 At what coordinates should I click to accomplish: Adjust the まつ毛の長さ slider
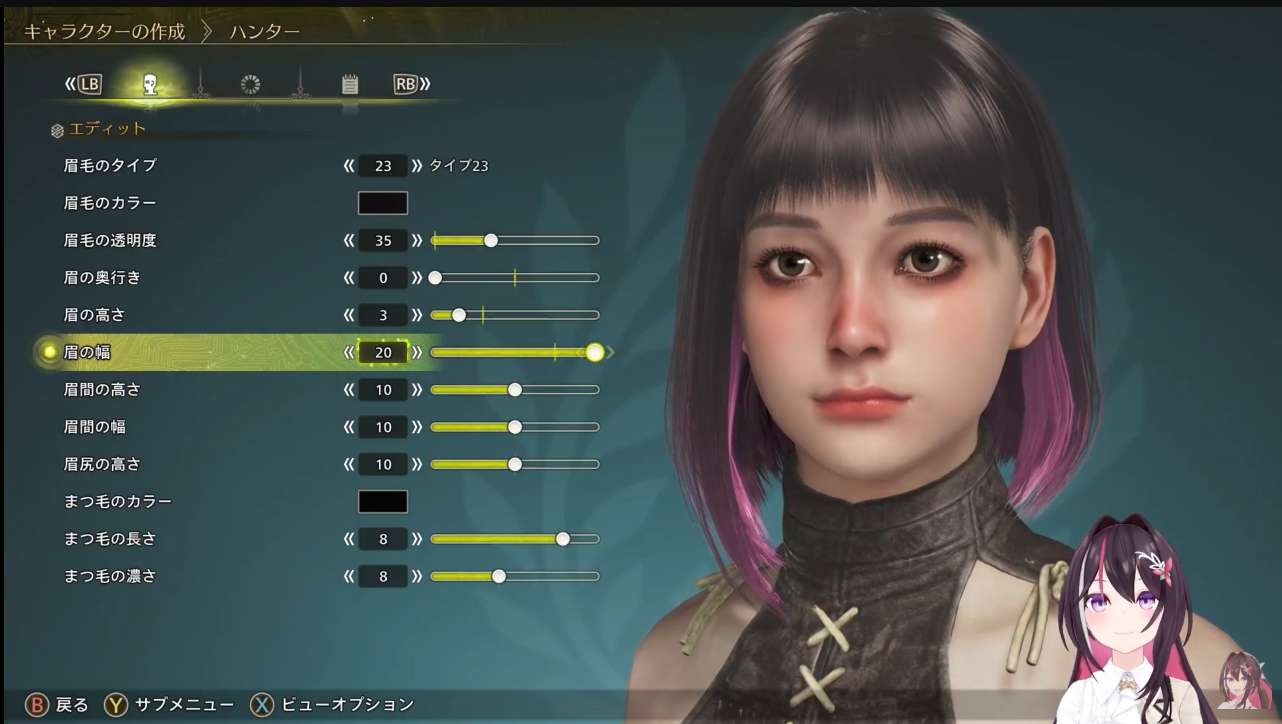[514, 539]
